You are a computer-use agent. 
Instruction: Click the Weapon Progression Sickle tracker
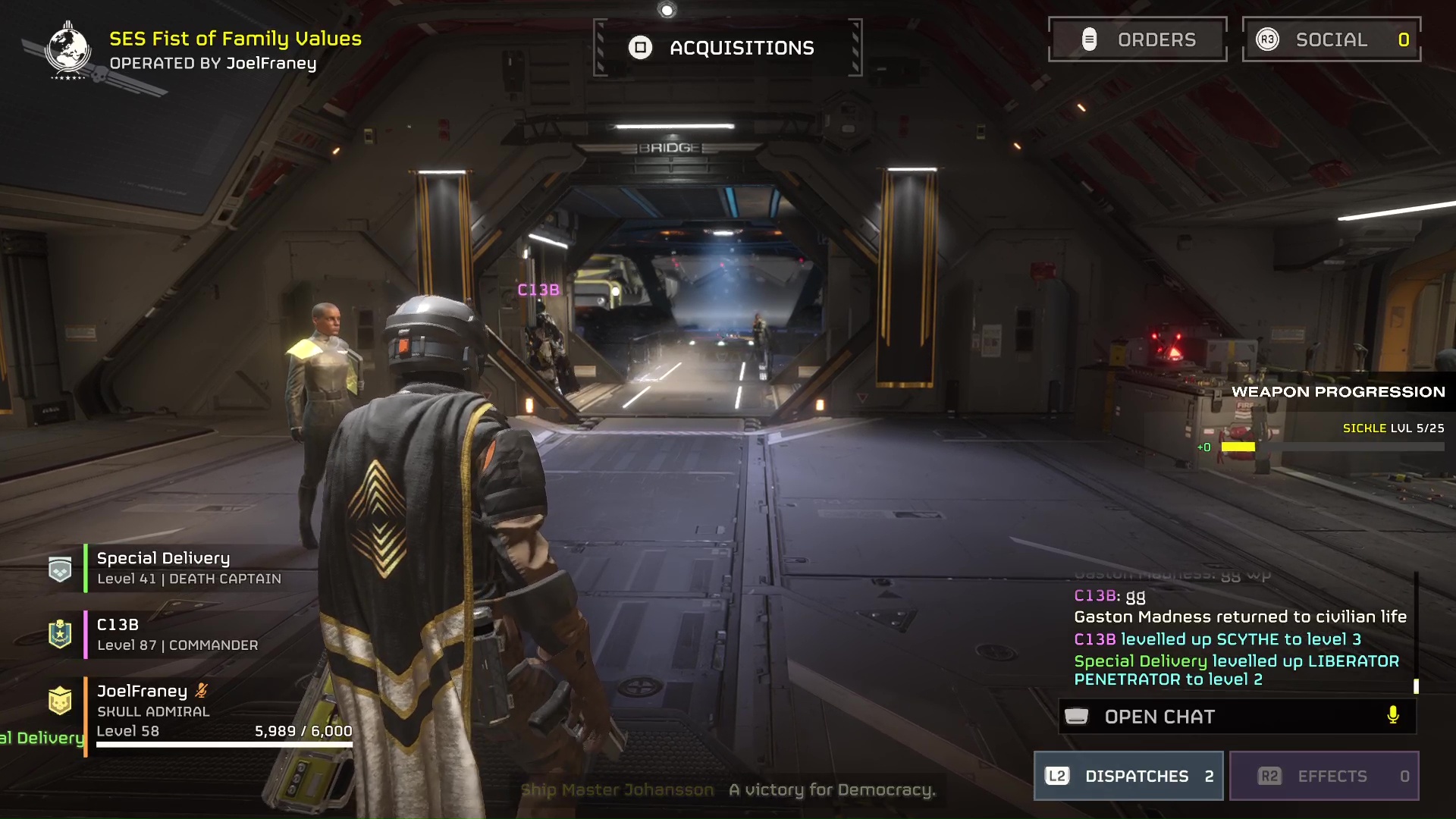point(1335,438)
